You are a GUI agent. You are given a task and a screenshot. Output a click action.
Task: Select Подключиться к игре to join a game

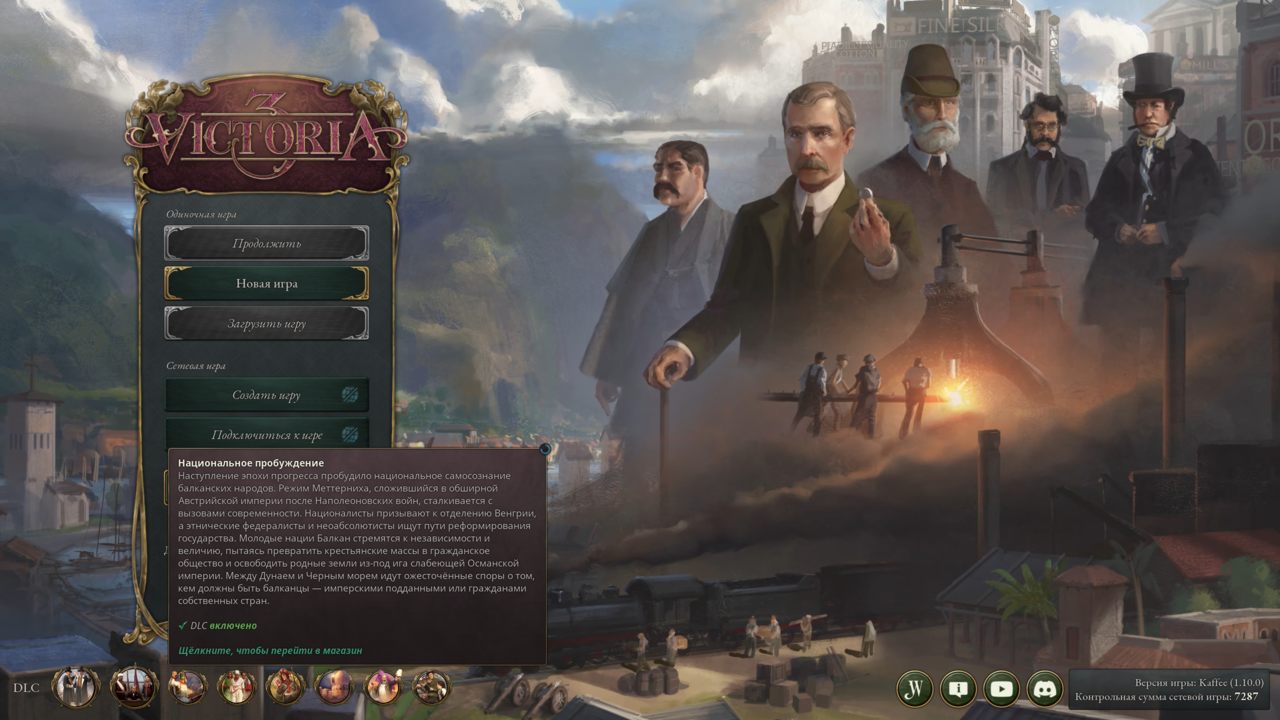tap(266, 435)
